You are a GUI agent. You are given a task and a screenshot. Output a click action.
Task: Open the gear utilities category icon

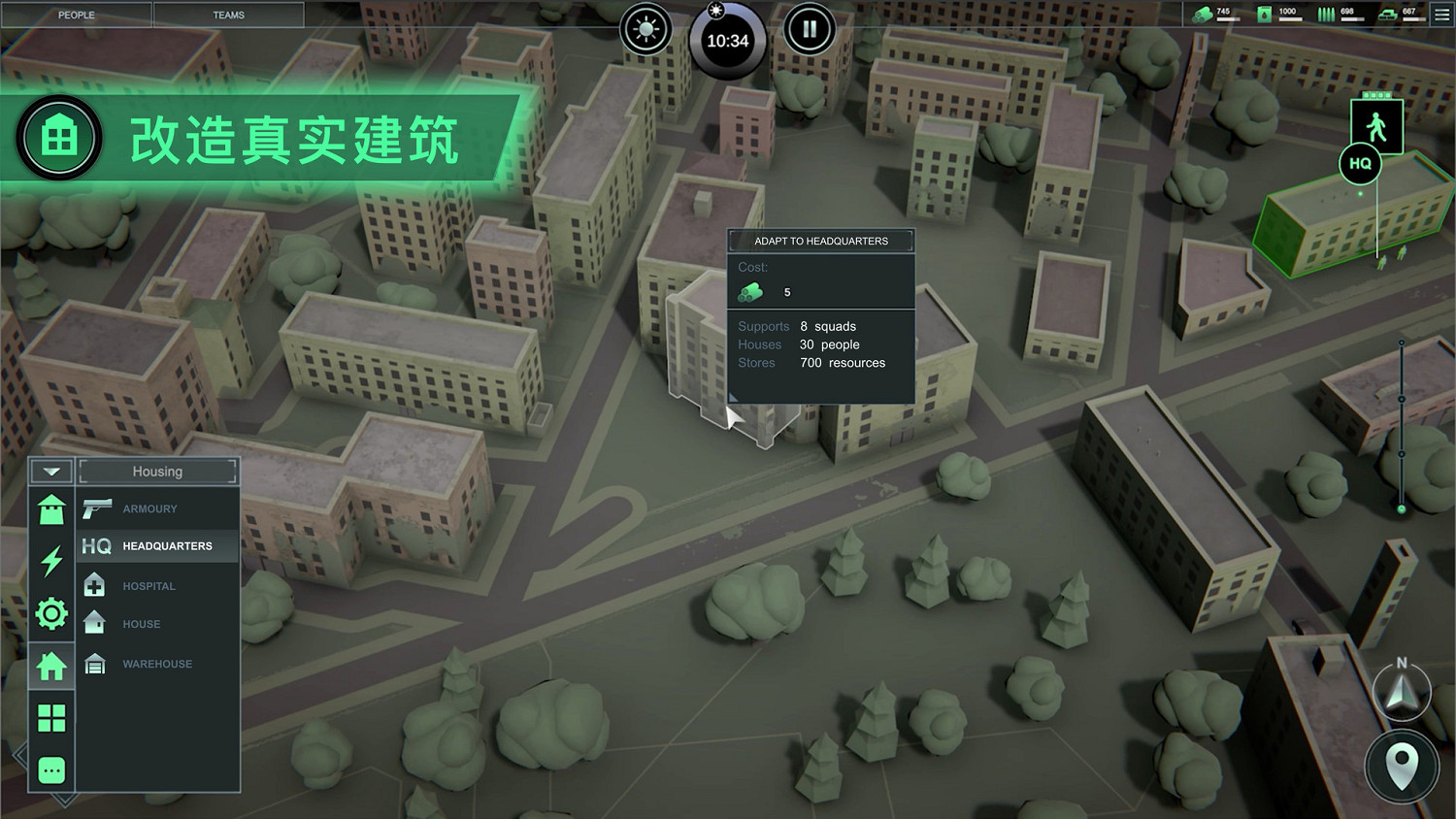[x=50, y=613]
